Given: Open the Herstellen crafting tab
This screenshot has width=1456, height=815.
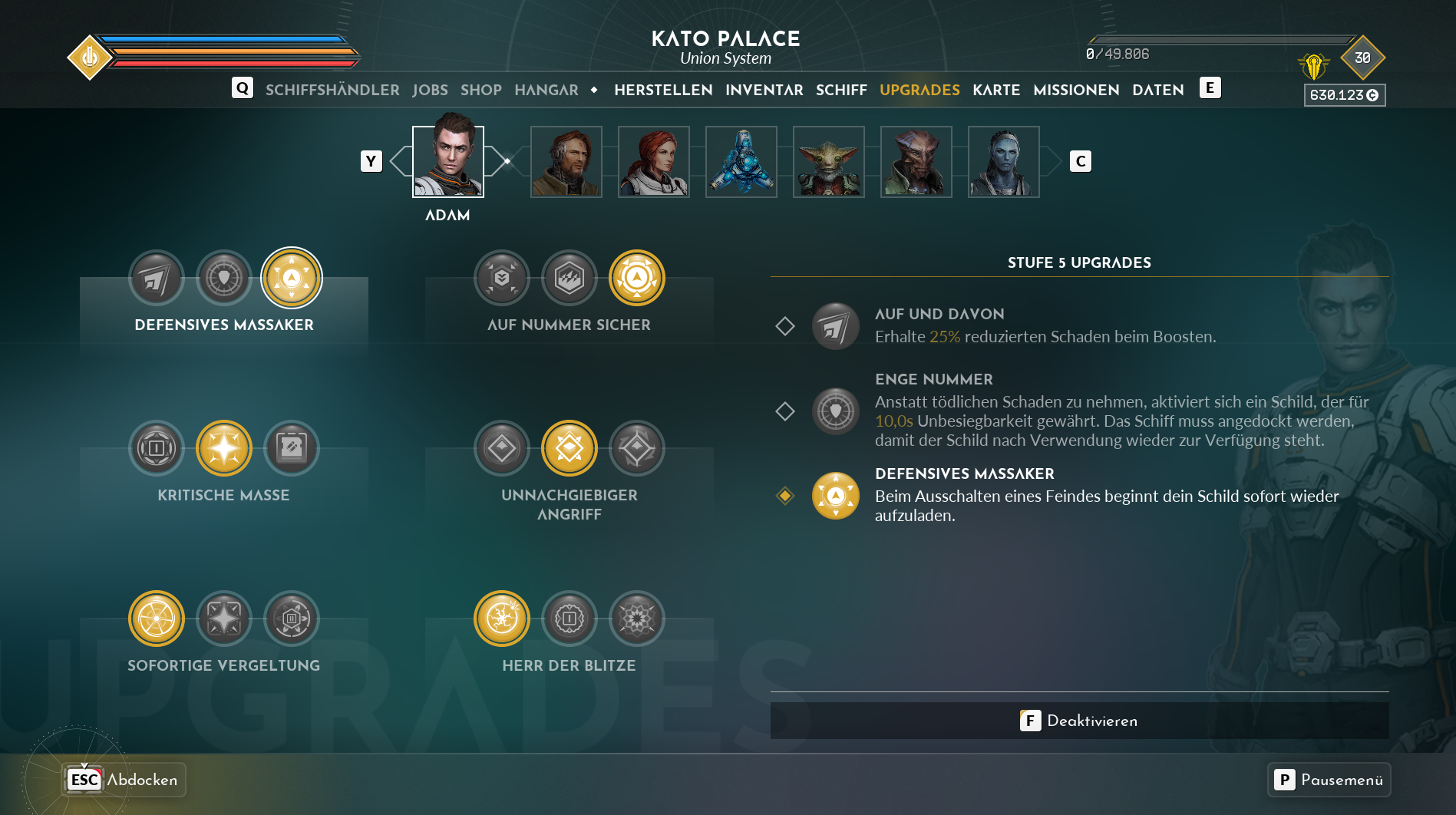Looking at the screenshot, I should point(663,90).
